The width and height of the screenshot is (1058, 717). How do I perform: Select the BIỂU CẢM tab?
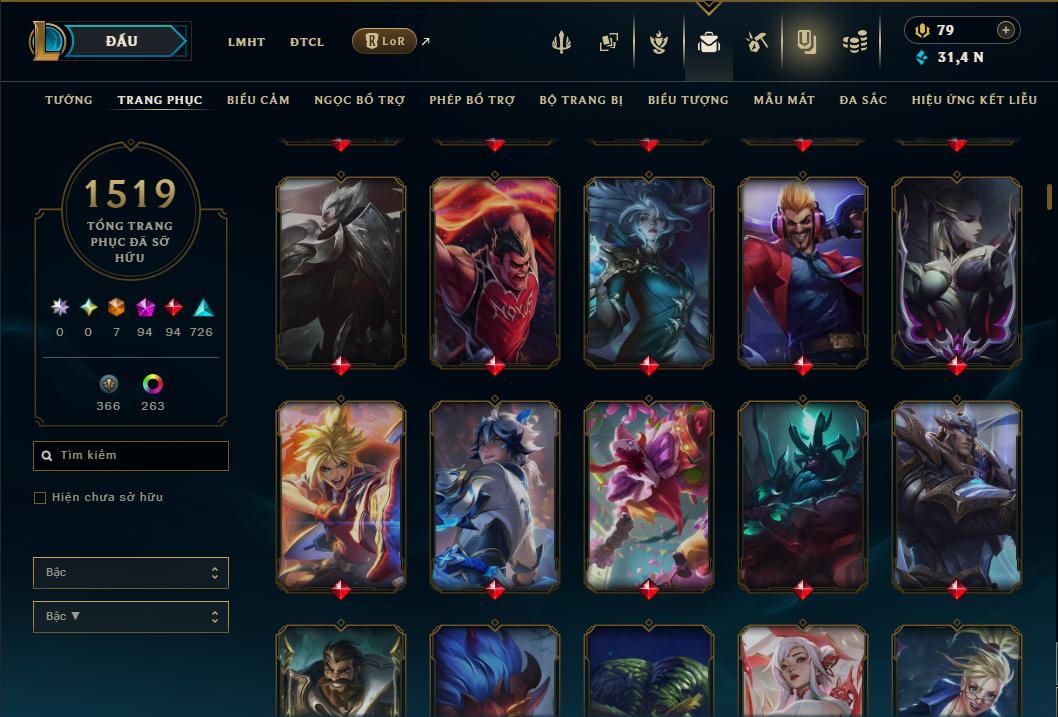tap(258, 100)
